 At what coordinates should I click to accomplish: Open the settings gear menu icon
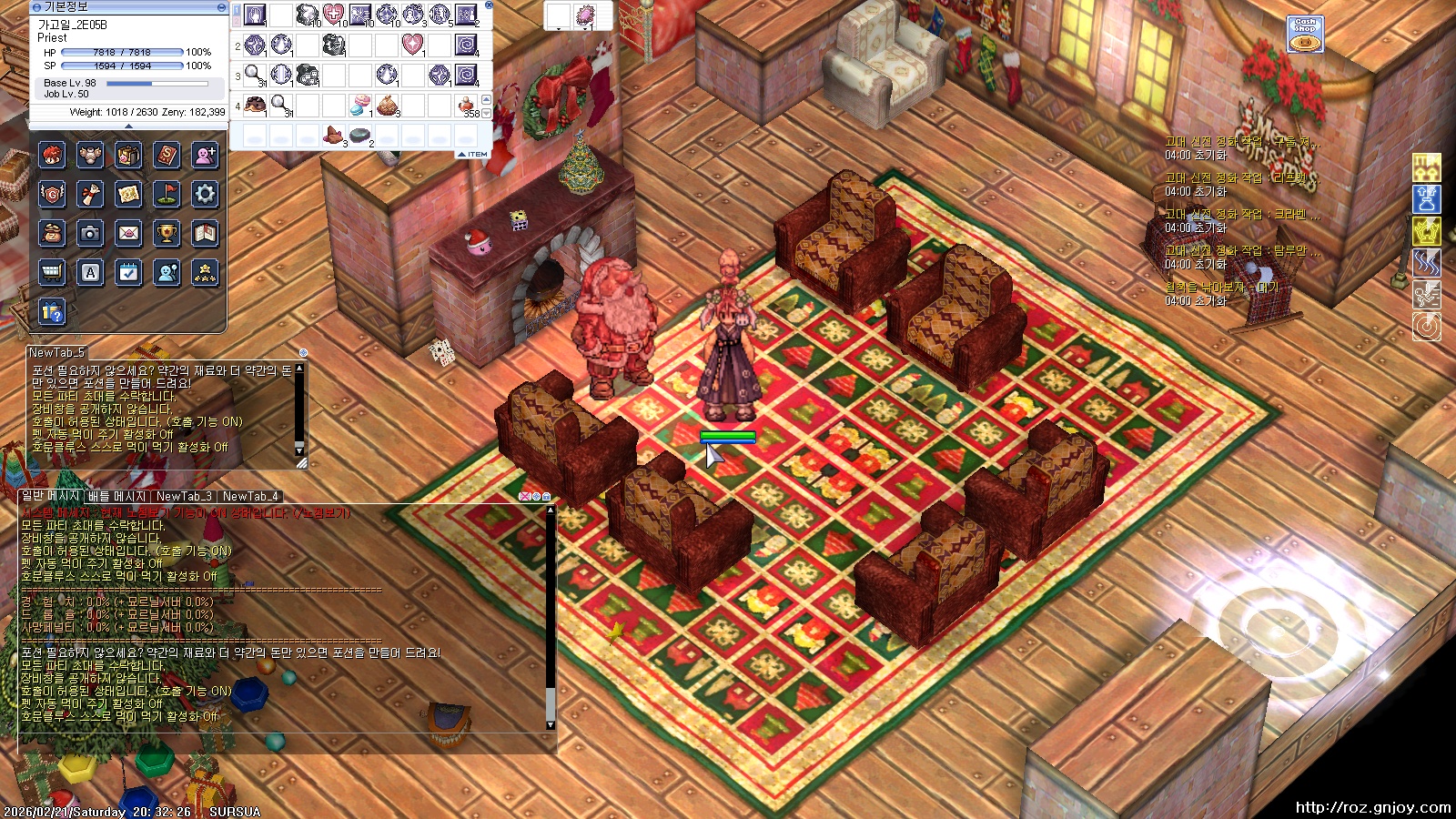coord(205,195)
